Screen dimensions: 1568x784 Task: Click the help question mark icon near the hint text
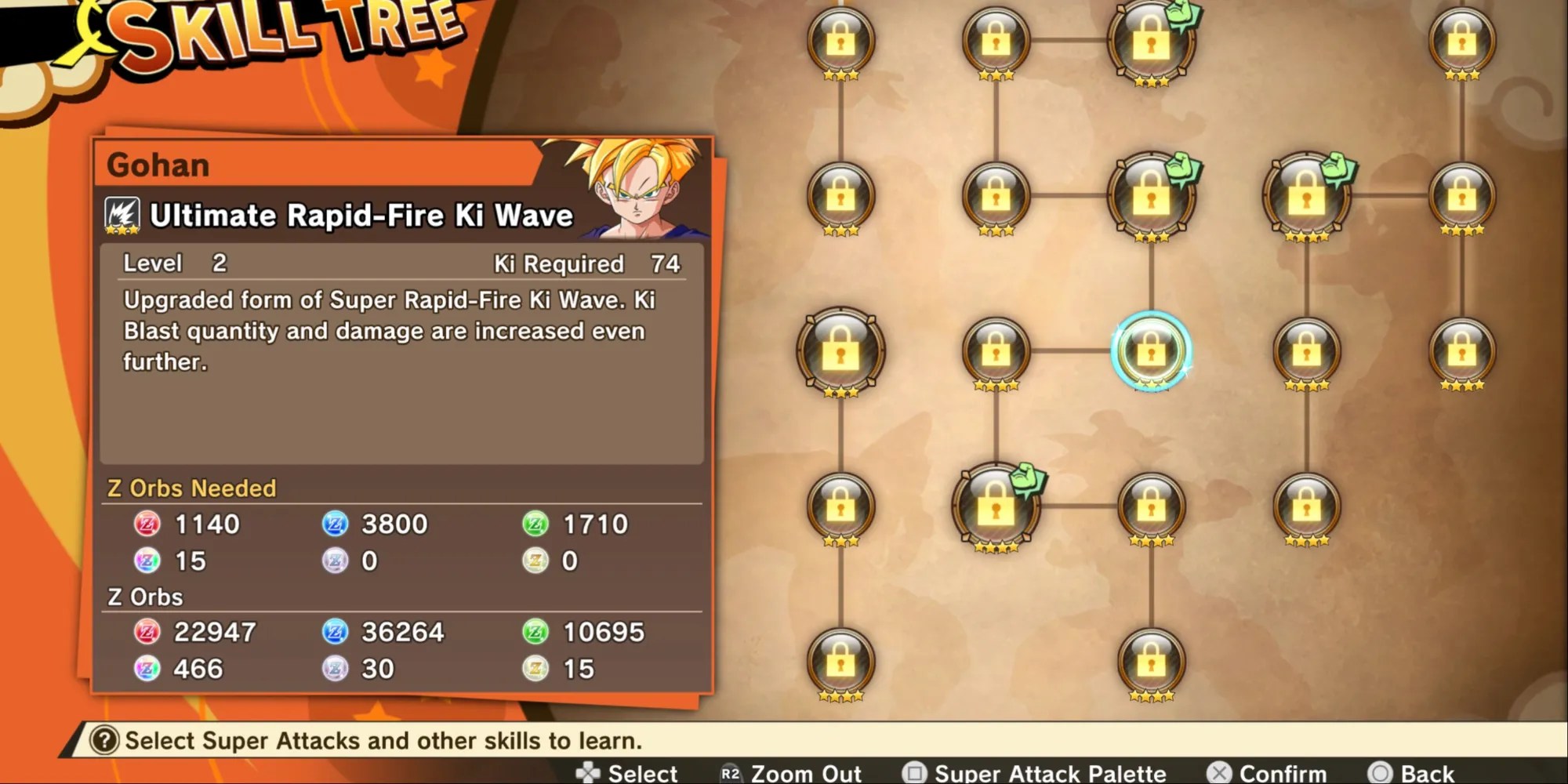tap(107, 739)
